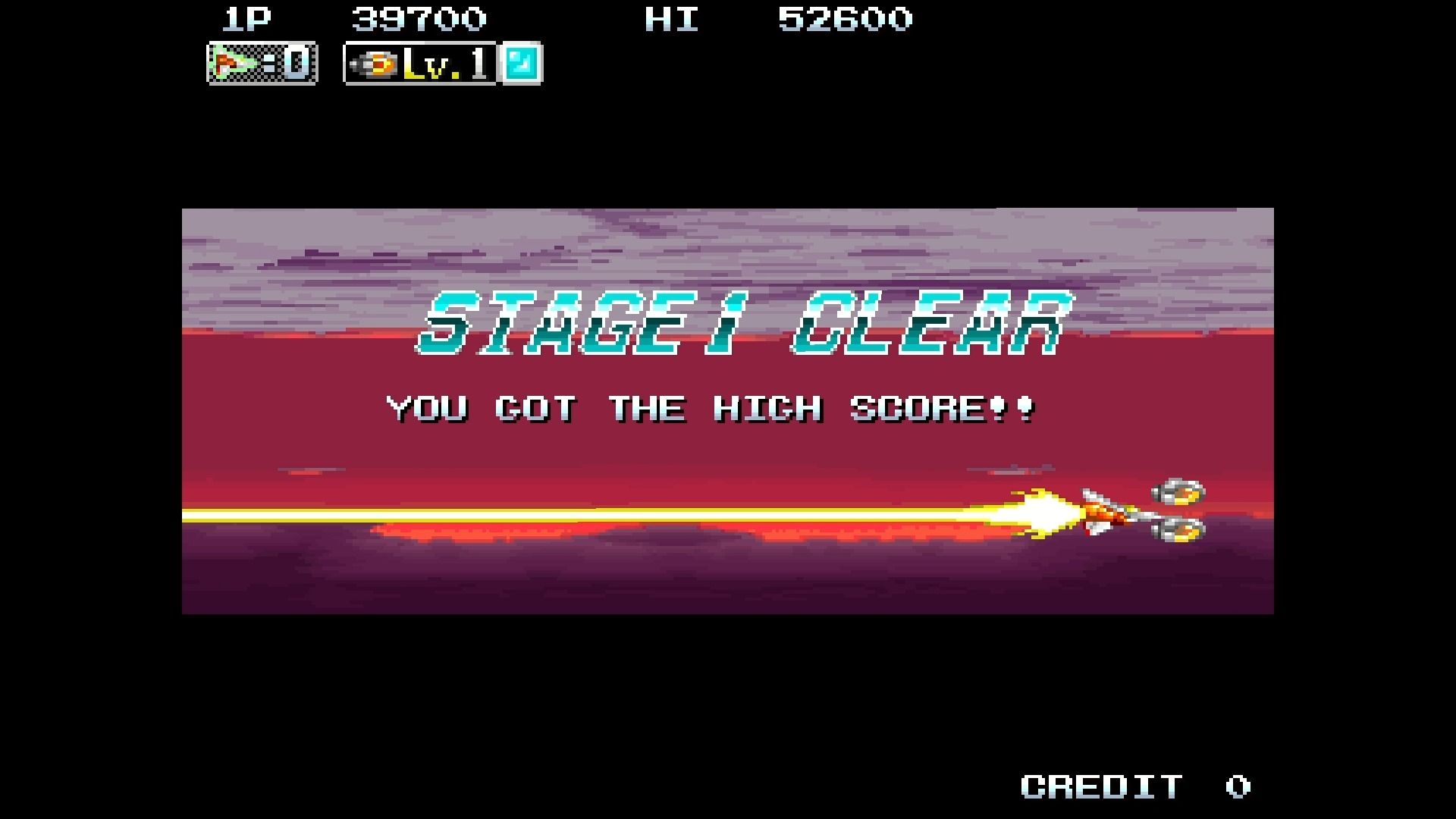Viewport: 1456px width, 819px height.
Task: Click the cyan power-up crystal icon
Action: (523, 64)
